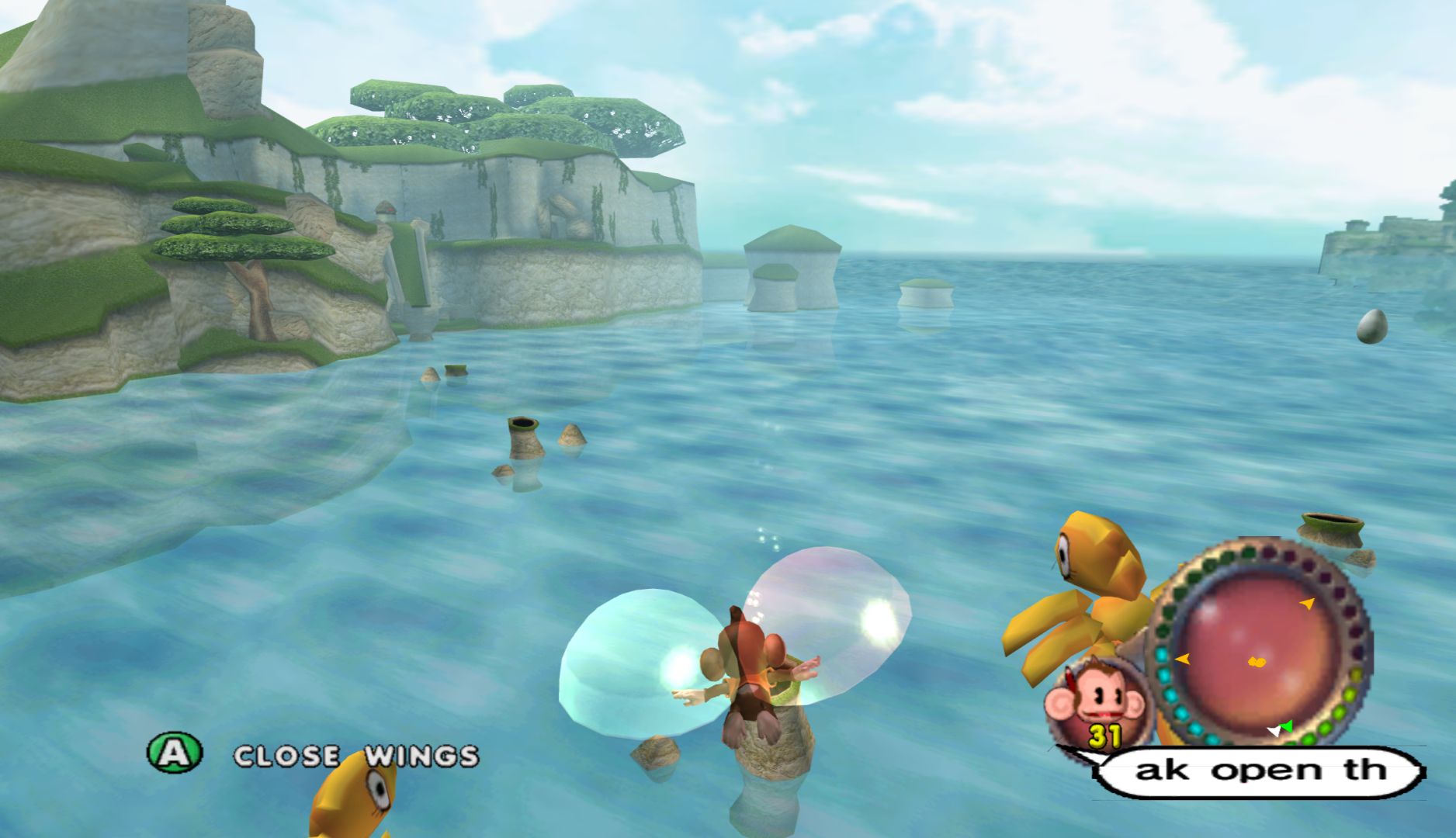The height and width of the screenshot is (838, 1456).
Task: Click the scrolling hint speech bubble
Action: 1259,770
